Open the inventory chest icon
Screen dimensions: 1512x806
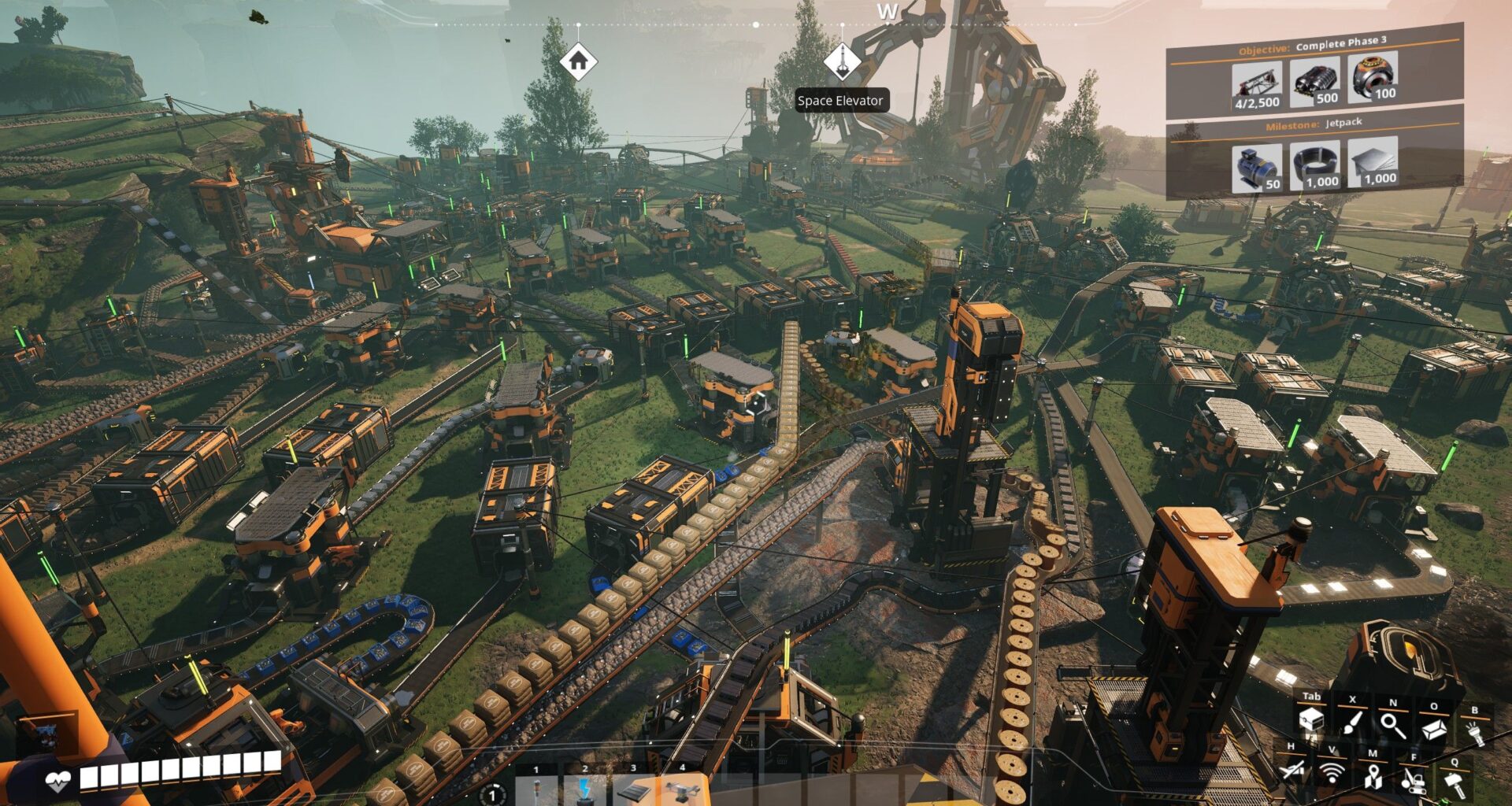pos(1311,721)
